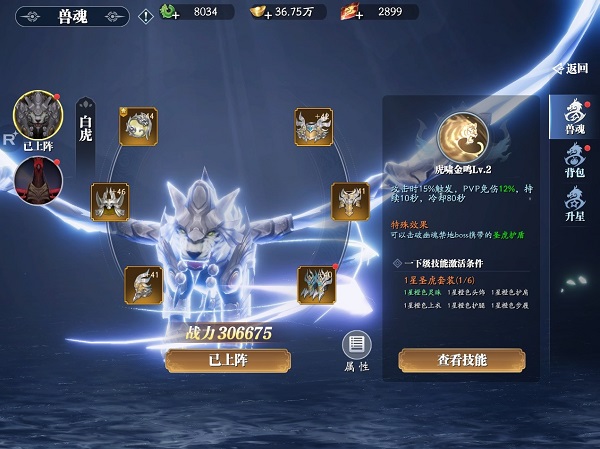Switch to the 升星 star-up tab
Screen dimensions: 600x449
(x=574, y=205)
